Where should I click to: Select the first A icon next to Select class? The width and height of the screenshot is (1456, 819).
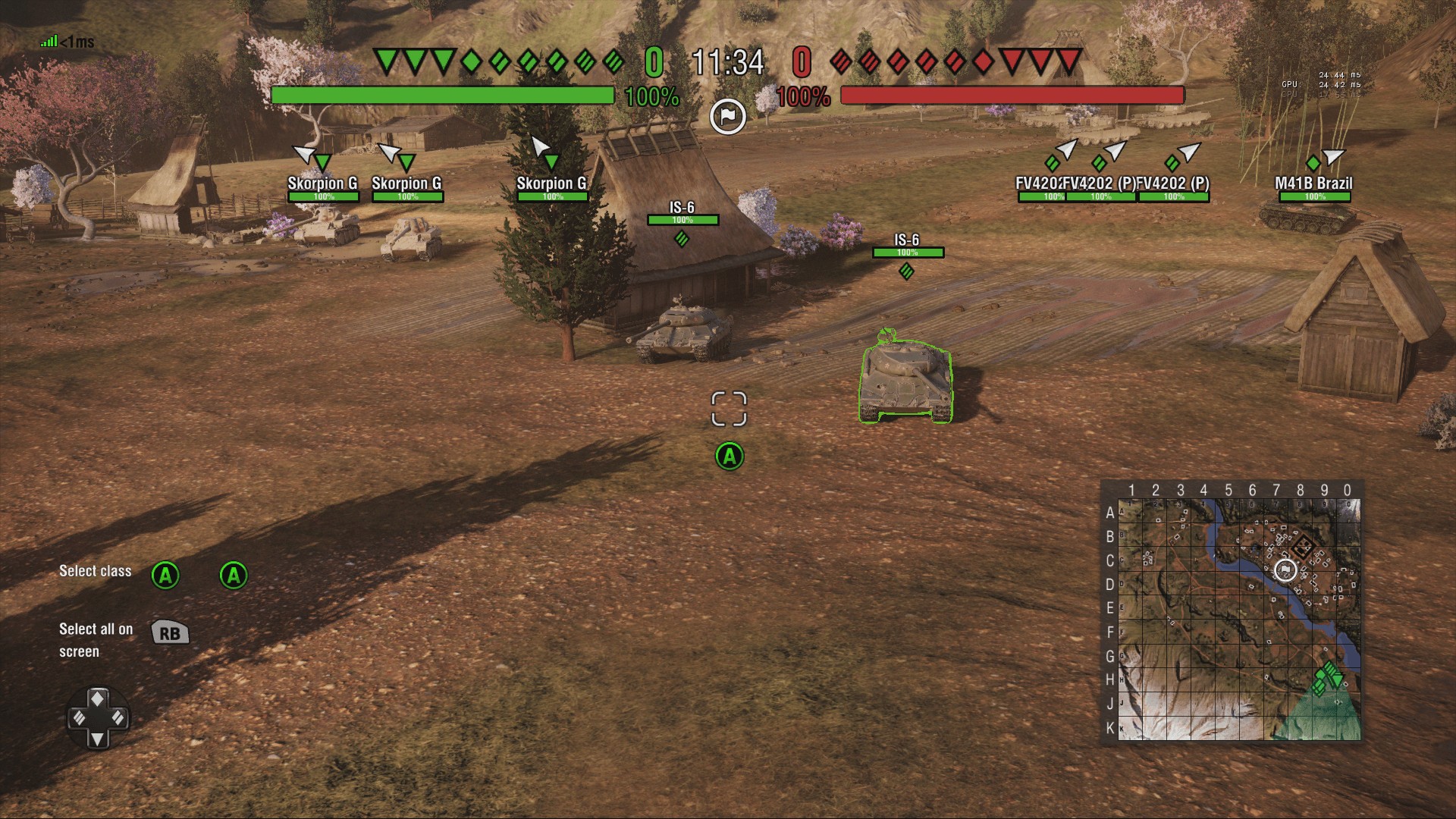[x=166, y=574]
